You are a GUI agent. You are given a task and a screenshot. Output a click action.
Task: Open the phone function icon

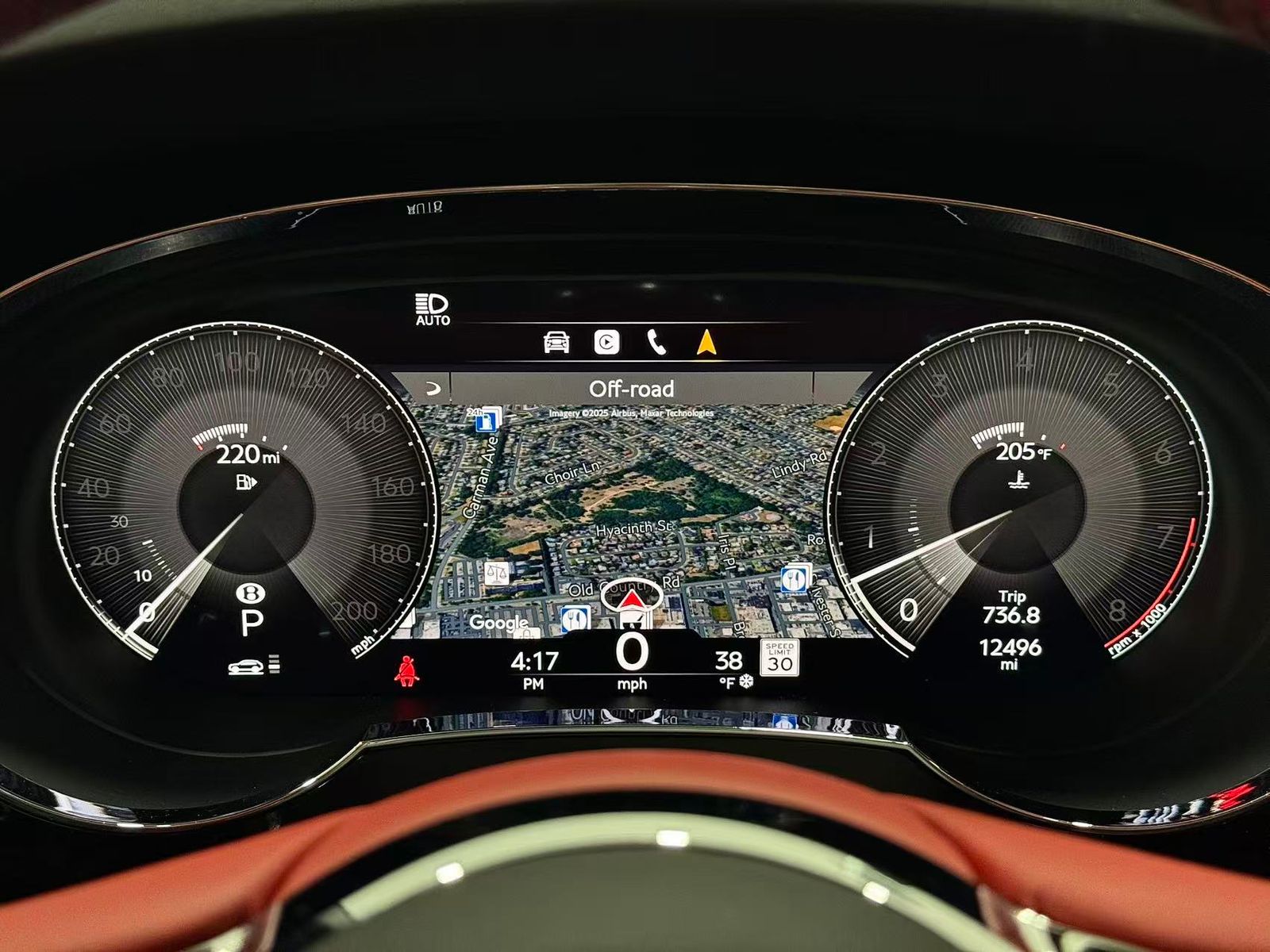coord(657,341)
